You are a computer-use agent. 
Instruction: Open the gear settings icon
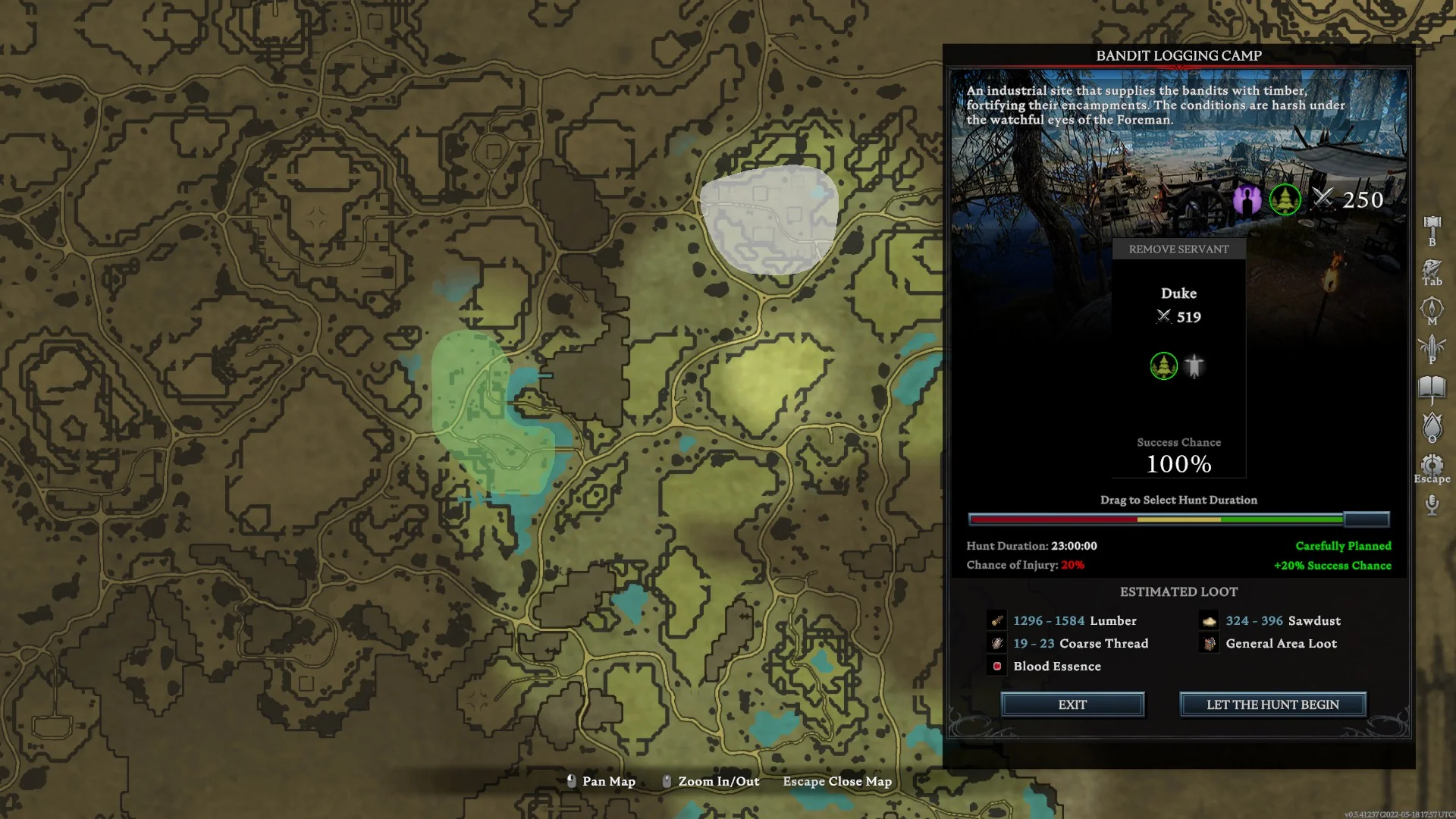1432,464
